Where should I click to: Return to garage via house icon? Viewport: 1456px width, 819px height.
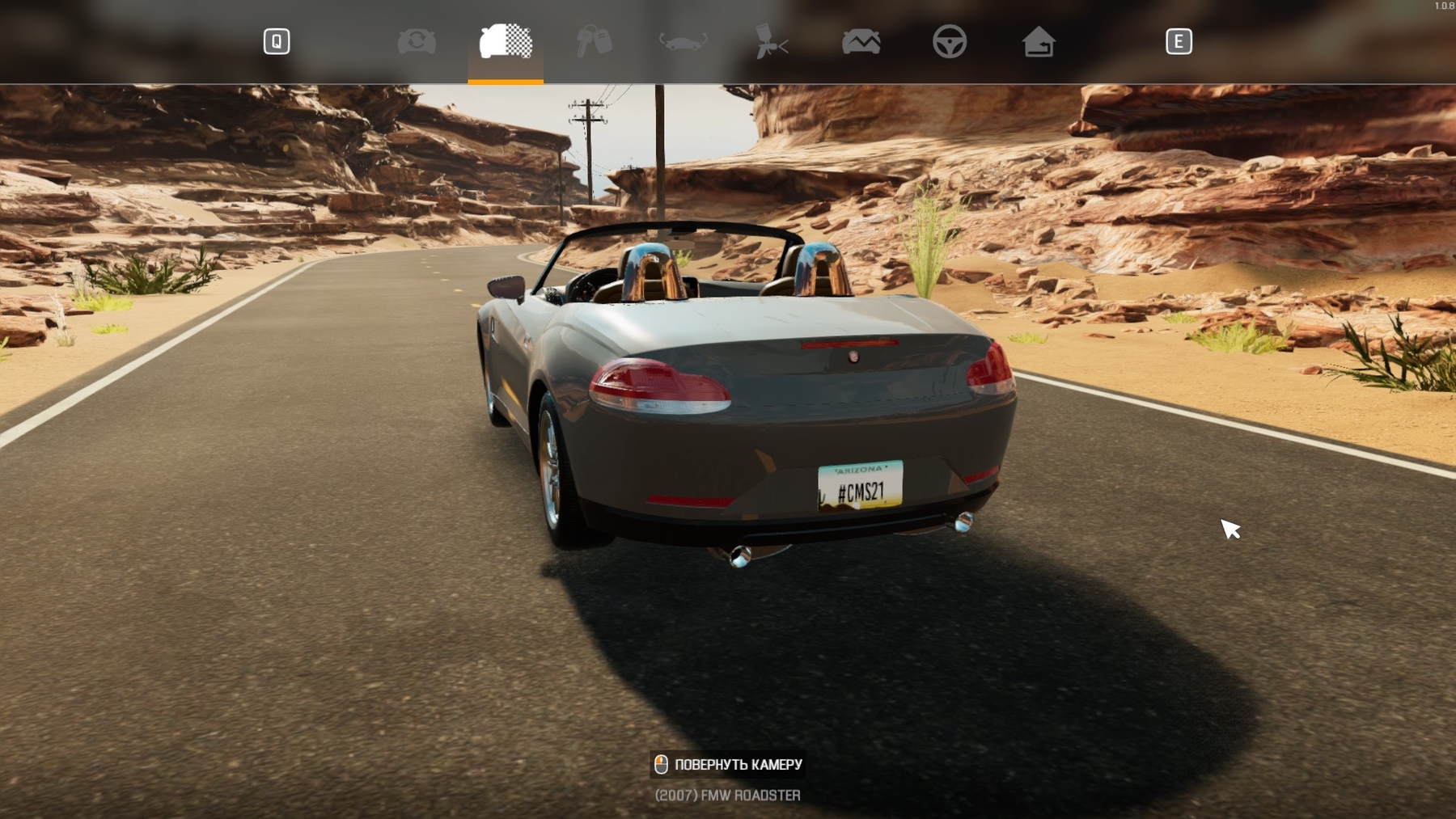(1039, 41)
